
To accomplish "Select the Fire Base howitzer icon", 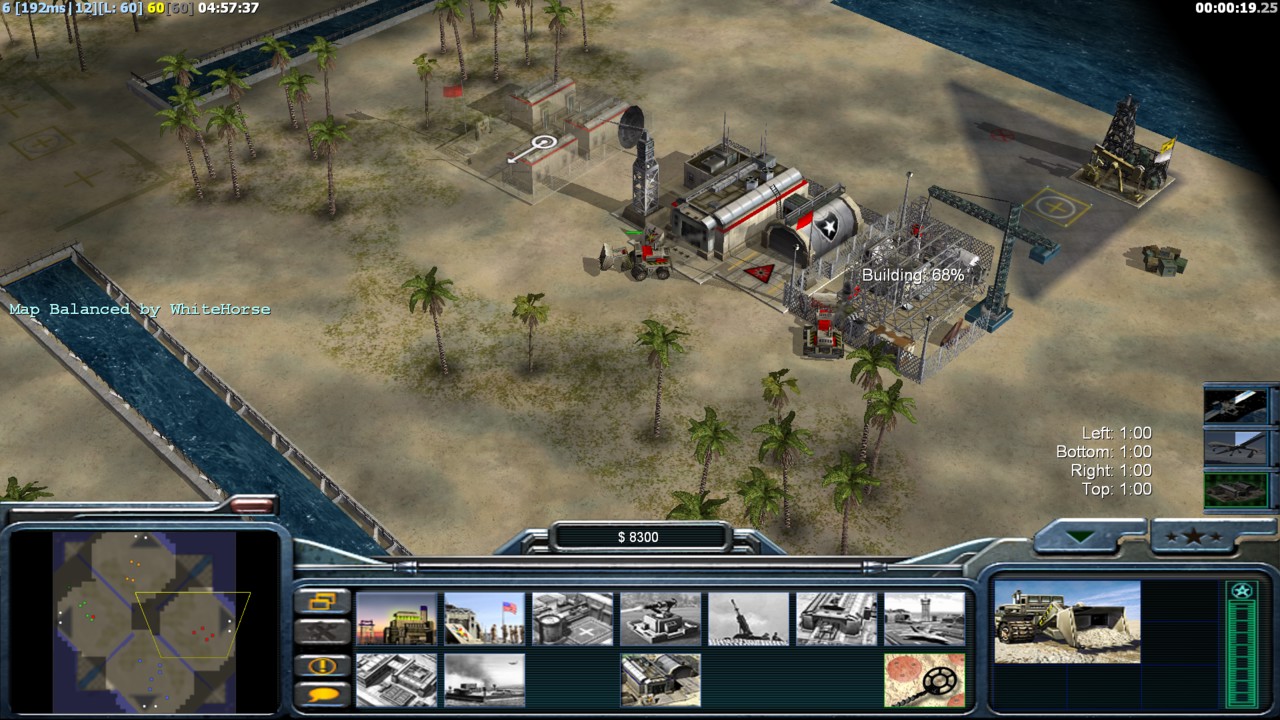I will [x=748, y=619].
